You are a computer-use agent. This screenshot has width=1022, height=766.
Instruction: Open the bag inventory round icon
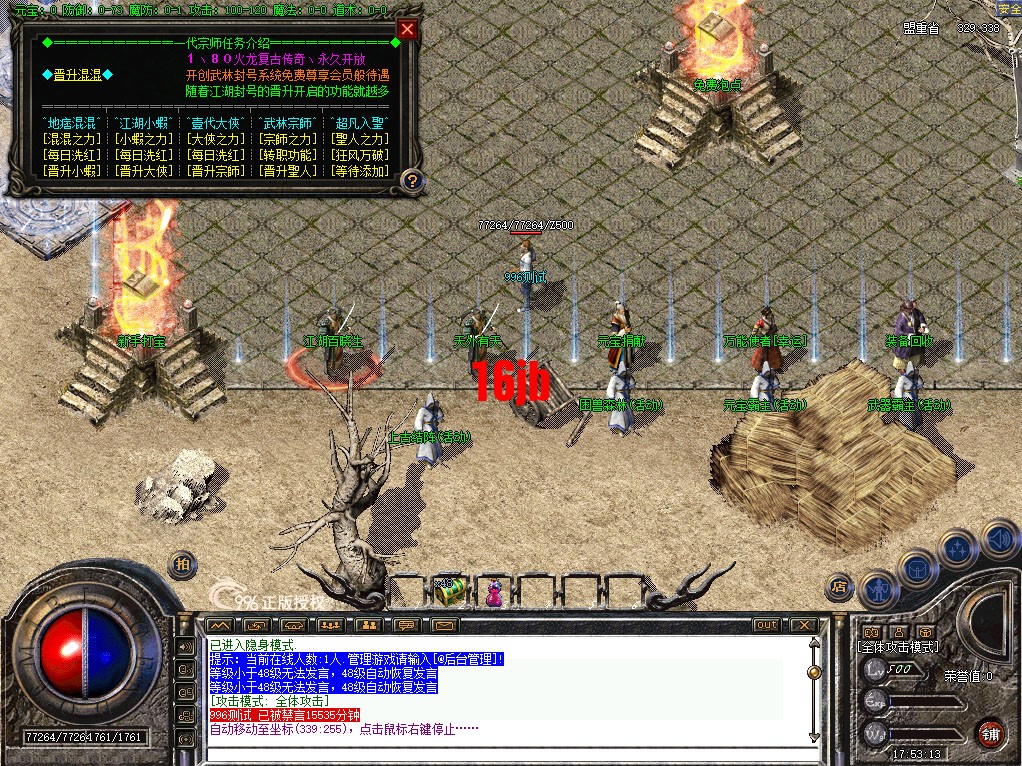918,568
